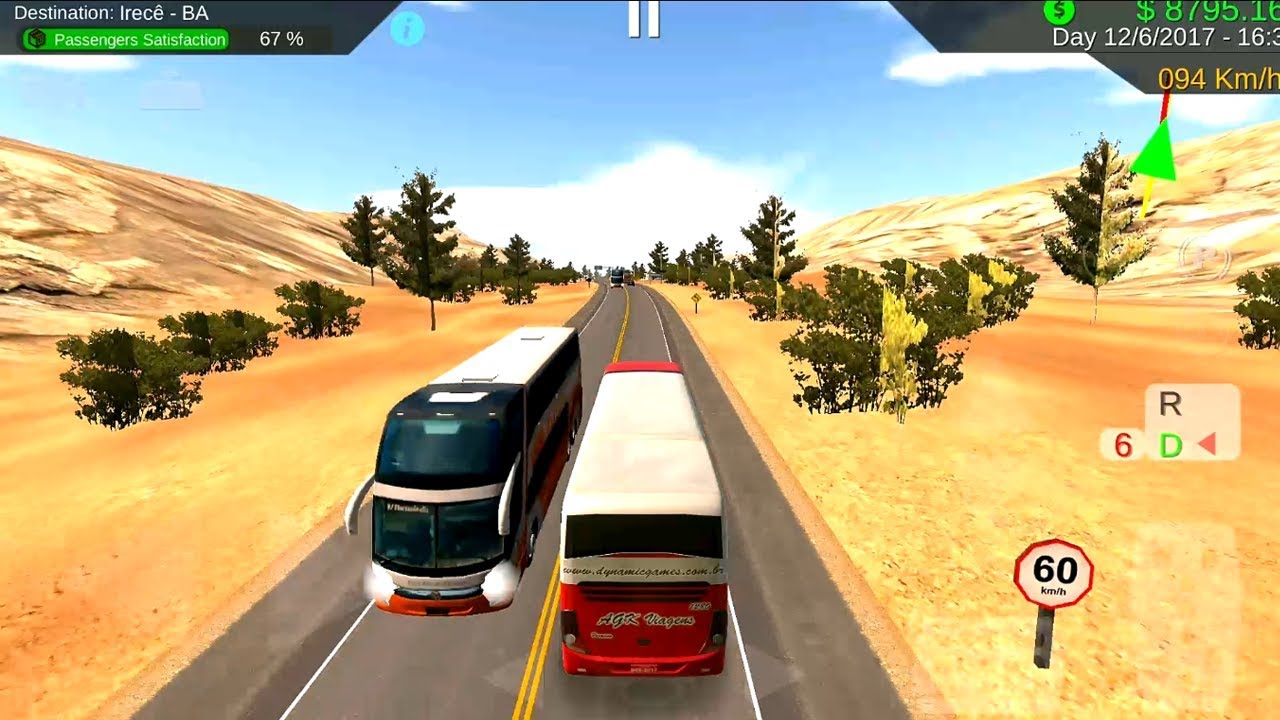The image size is (1280, 720).
Task: Pause the game with the pause button
Action: pyautogui.click(x=644, y=19)
